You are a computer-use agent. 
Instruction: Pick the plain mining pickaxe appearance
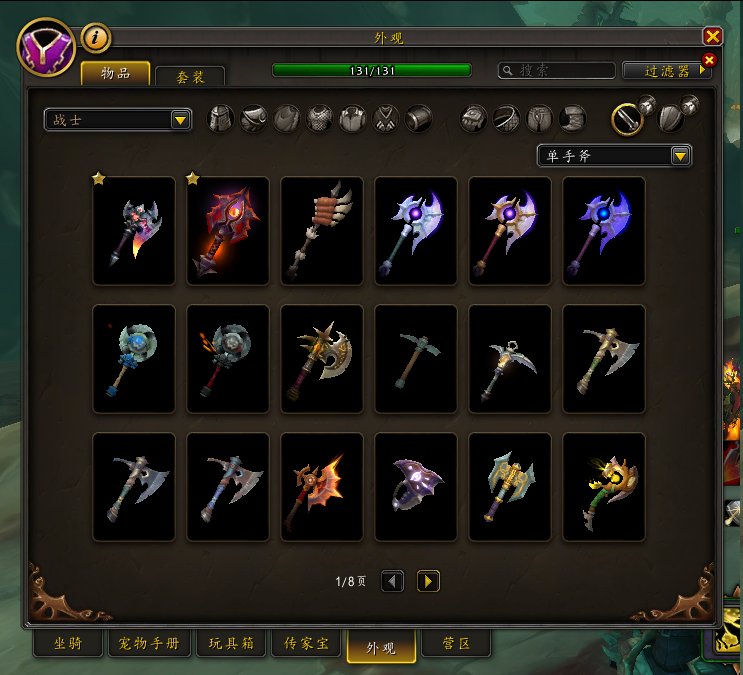(416, 359)
